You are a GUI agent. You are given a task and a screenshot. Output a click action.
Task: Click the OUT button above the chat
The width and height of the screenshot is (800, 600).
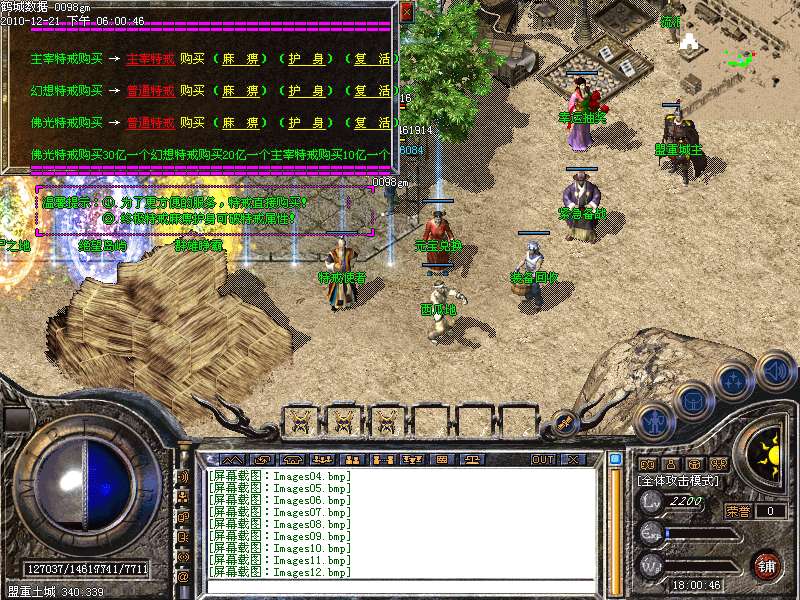(543, 460)
